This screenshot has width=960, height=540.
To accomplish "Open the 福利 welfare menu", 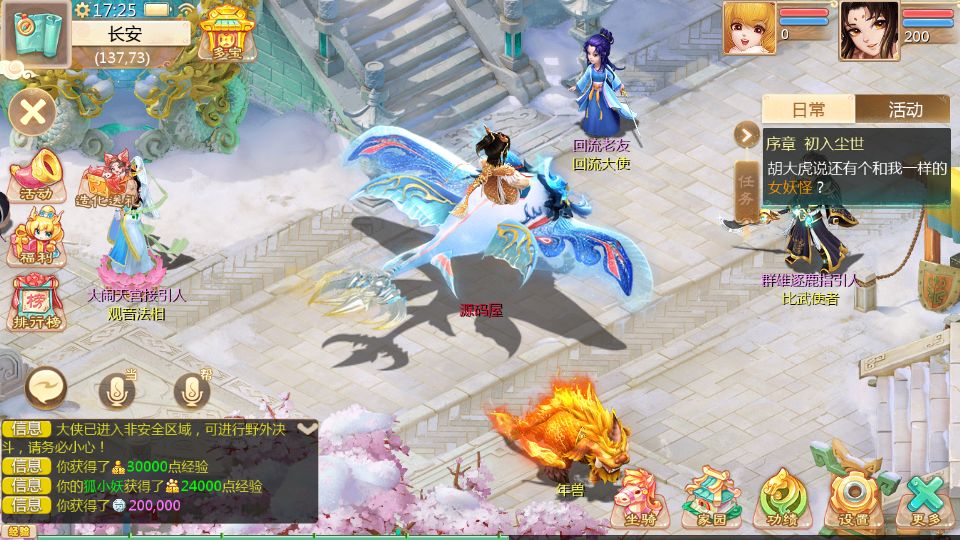I will tap(36, 238).
